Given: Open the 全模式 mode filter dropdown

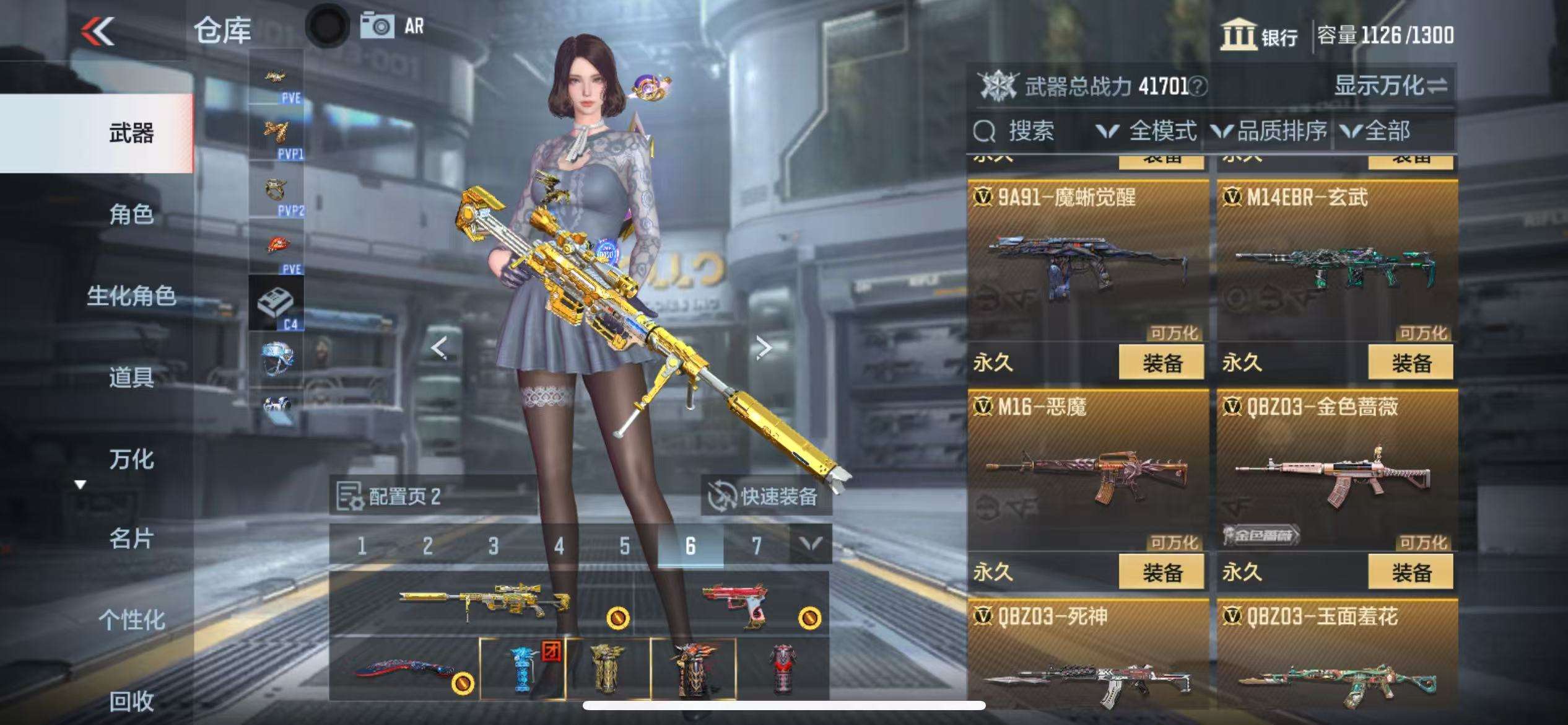Looking at the screenshot, I should (x=1147, y=131).
